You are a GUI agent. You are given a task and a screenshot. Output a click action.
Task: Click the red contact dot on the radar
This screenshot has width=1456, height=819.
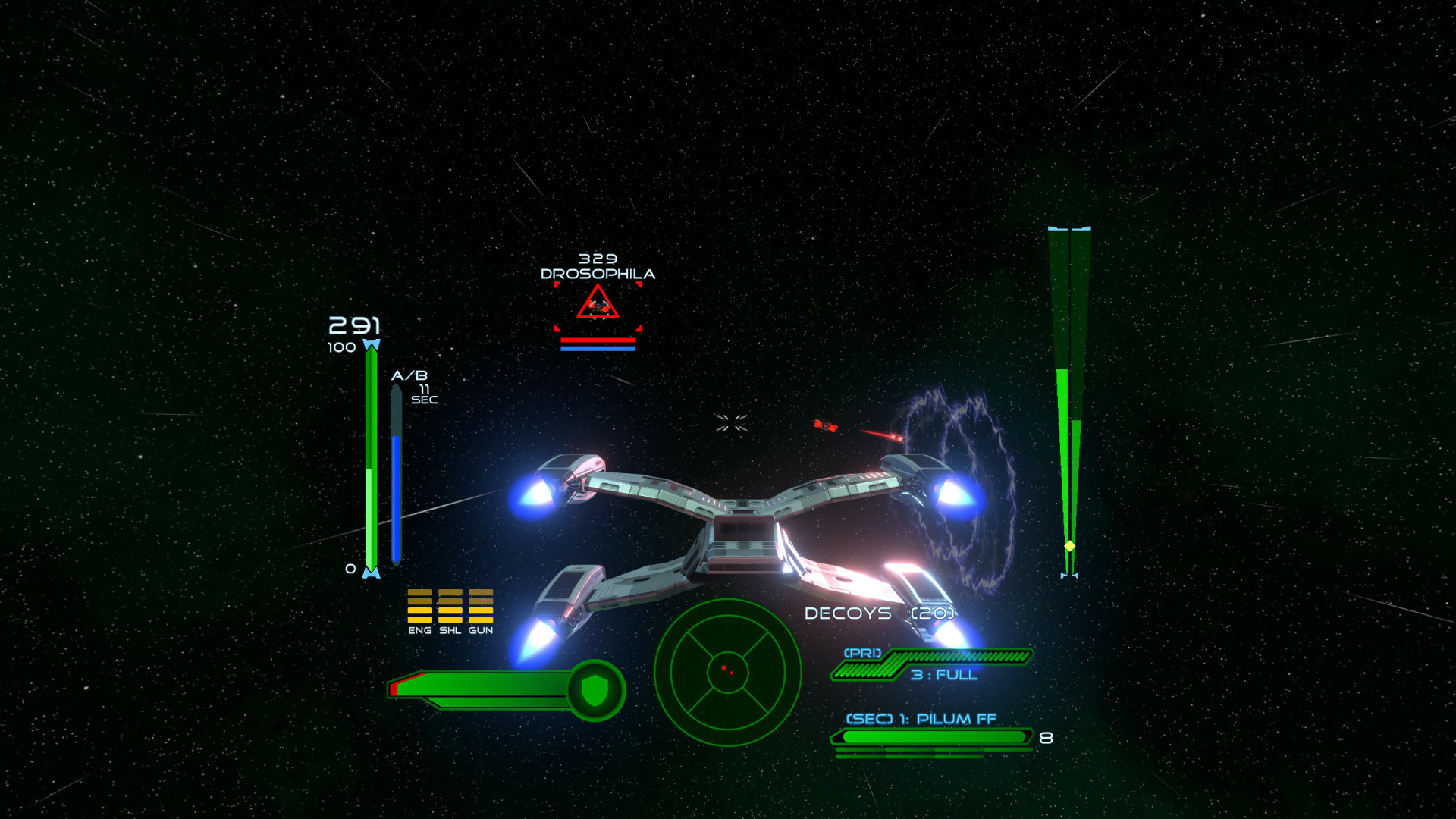point(723,667)
